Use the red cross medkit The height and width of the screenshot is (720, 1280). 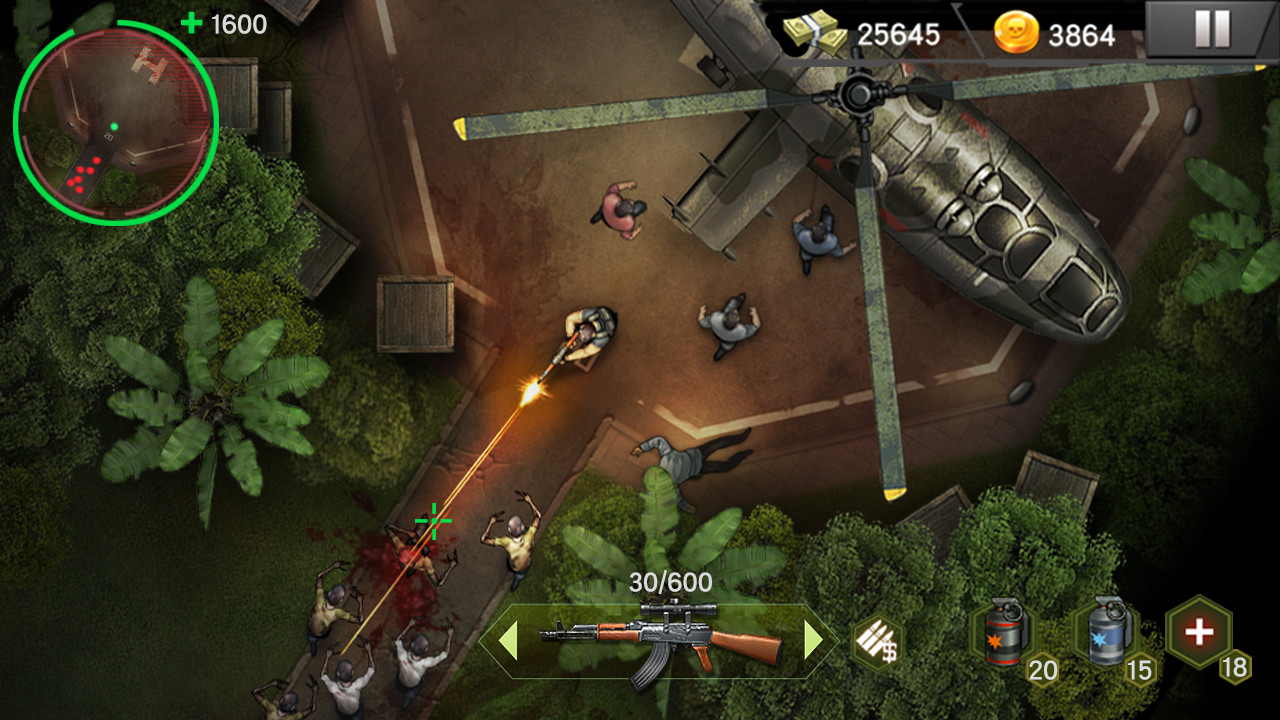pos(1199,632)
